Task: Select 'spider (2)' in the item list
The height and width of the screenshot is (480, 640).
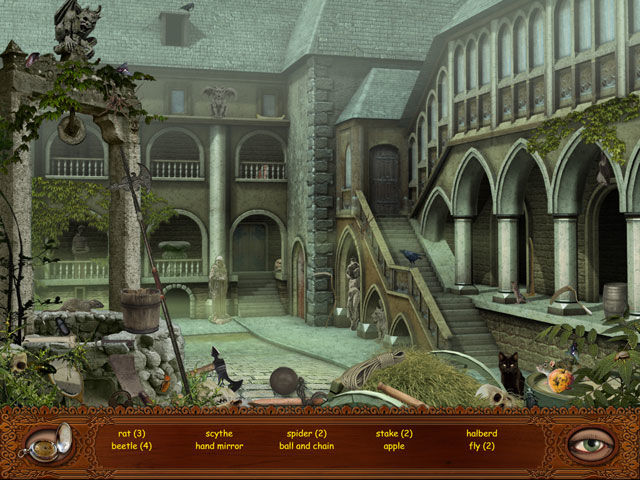Action: (307, 433)
